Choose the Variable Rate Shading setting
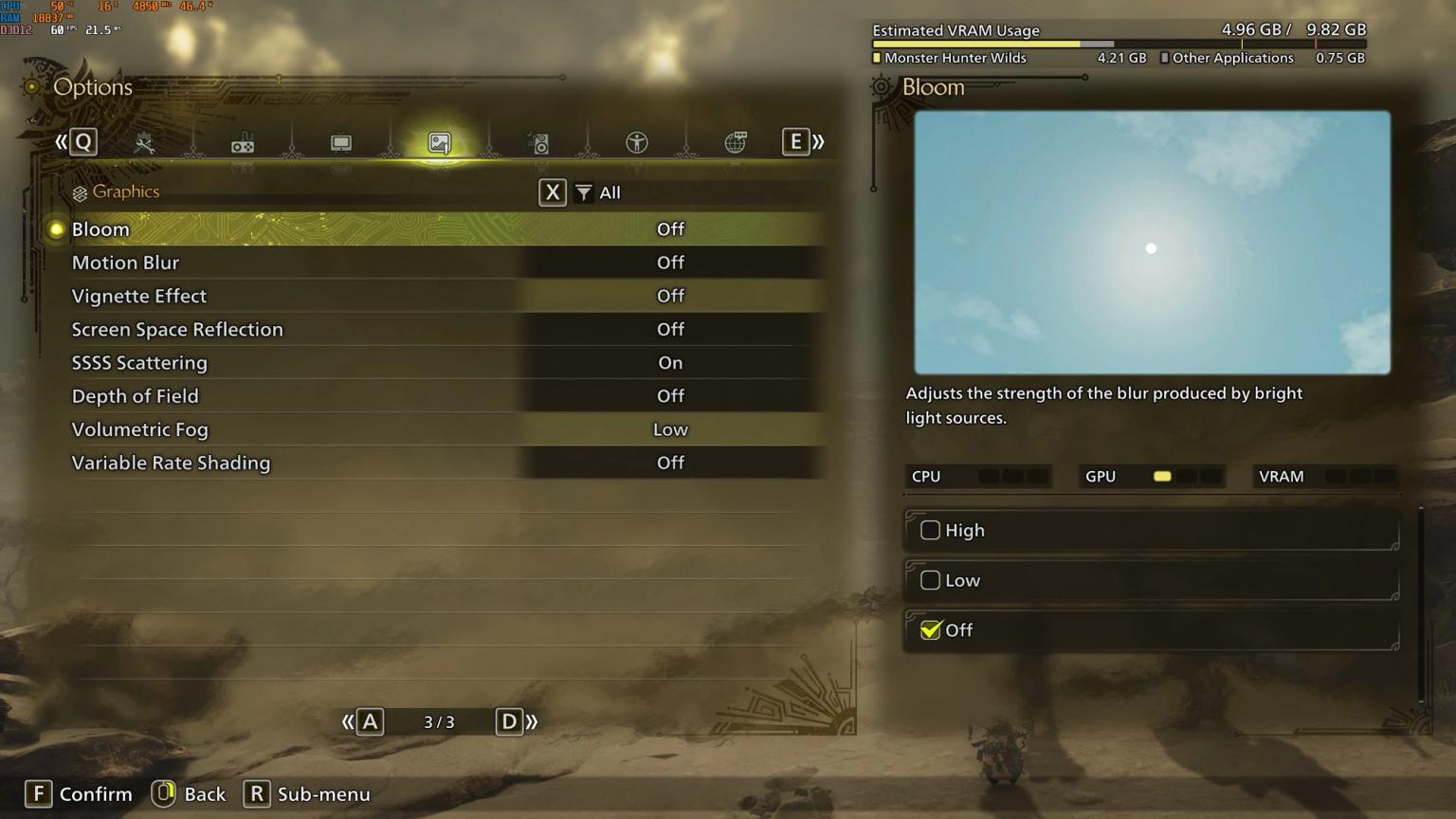The height and width of the screenshot is (819, 1456). click(436, 463)
